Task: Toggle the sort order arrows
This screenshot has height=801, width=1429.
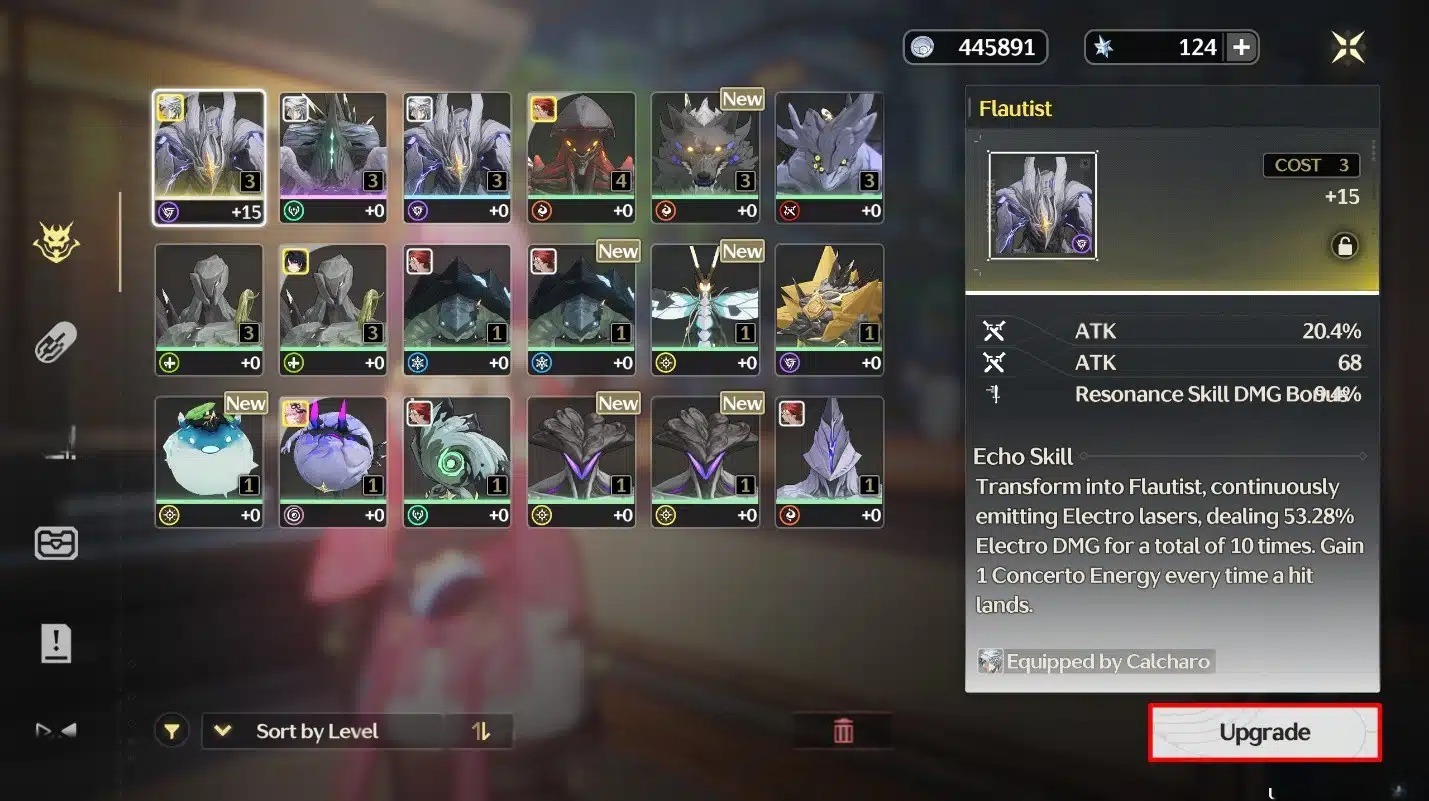Action: tap(481, 731)
